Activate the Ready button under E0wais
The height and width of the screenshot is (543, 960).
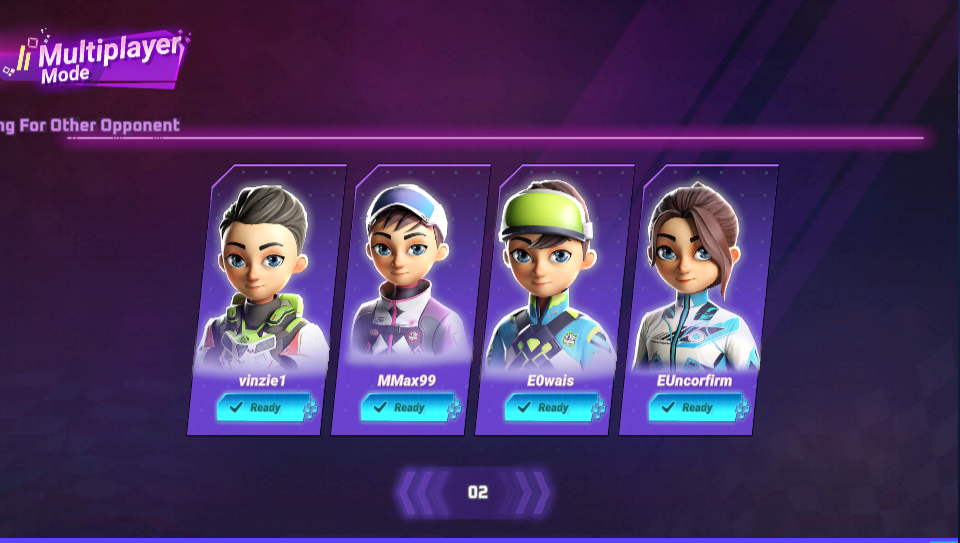[548, 408]
